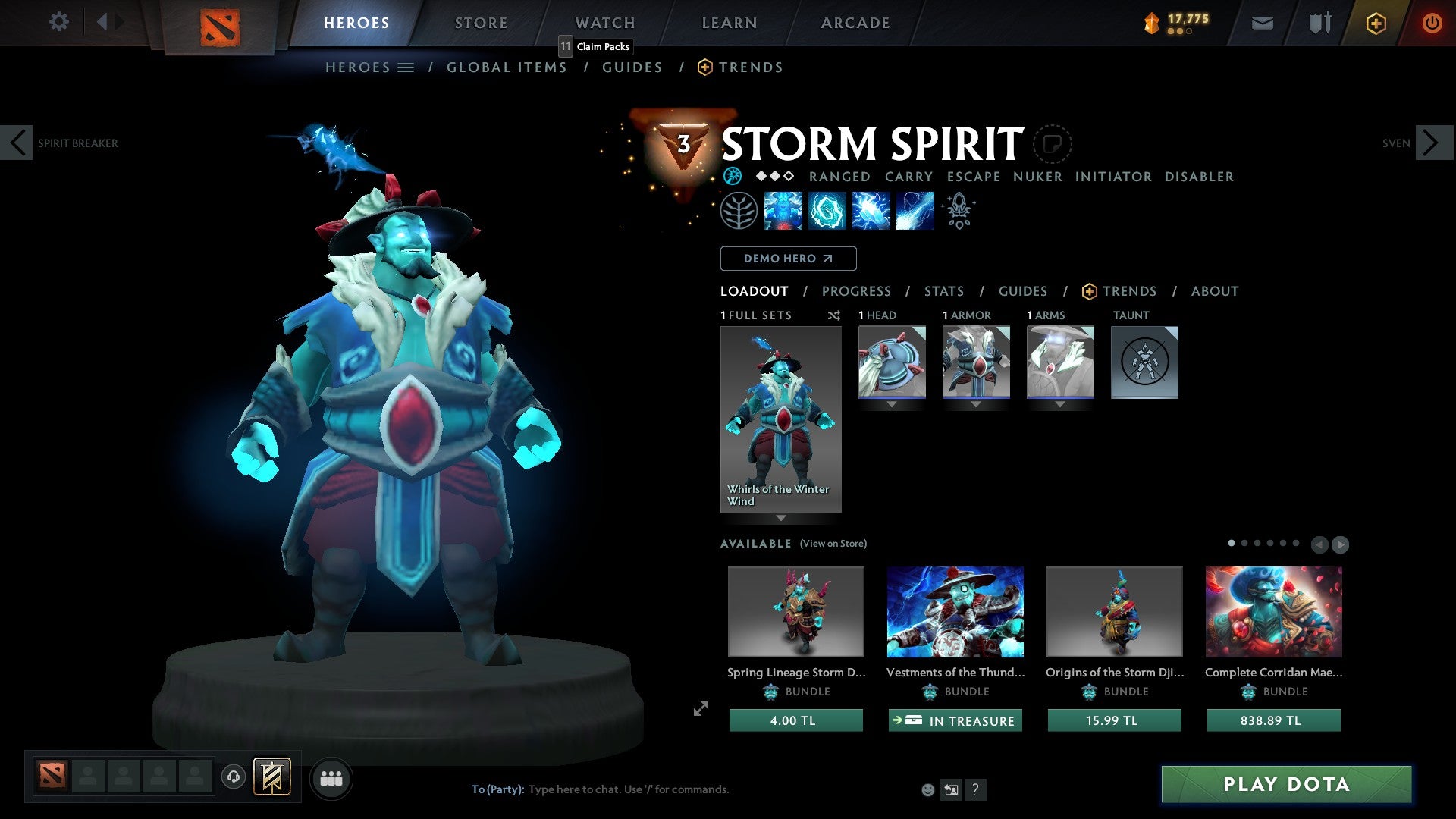
Task: Open the mail inbox icon in top bar
Action: 1262,23
